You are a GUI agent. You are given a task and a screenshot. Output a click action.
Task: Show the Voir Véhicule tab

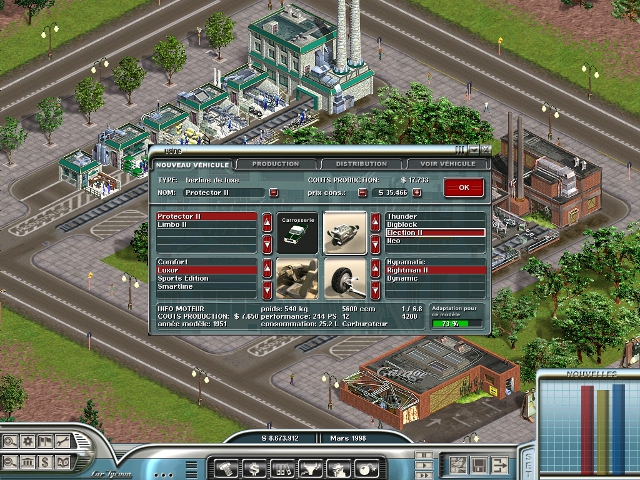(447, 164)
